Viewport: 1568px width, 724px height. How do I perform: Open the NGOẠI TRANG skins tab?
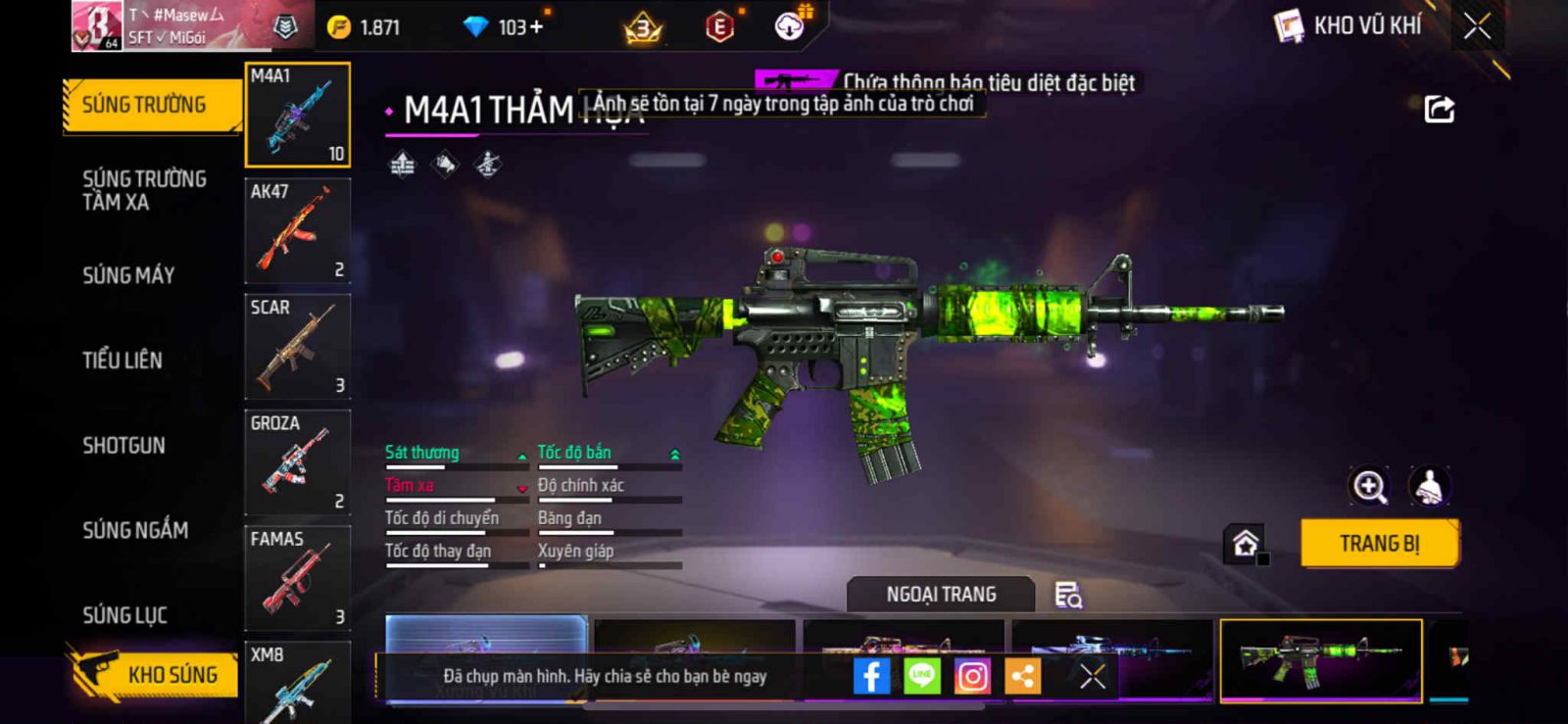click(x=941, y=595)
